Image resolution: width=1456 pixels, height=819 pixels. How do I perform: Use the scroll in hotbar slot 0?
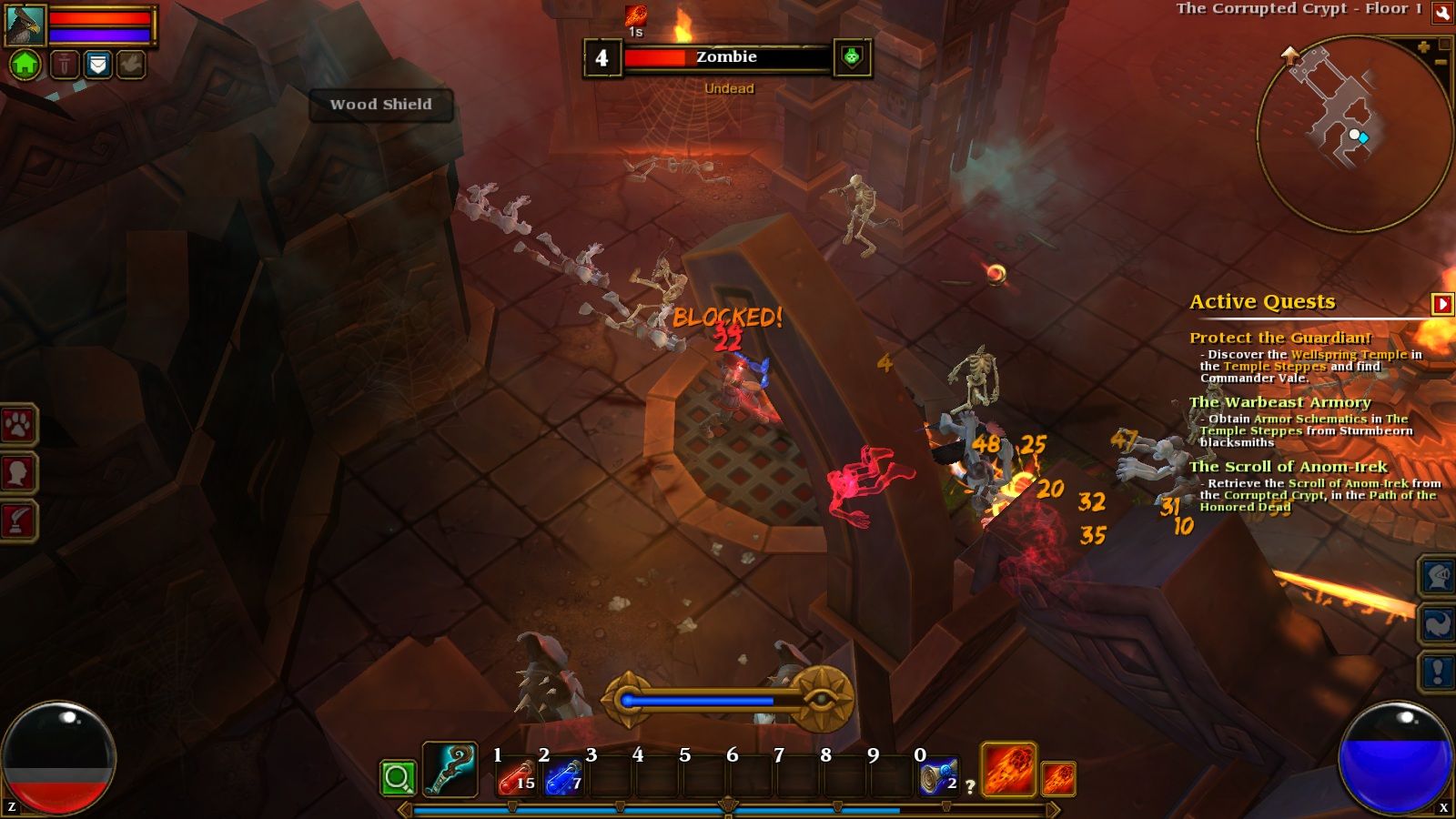(937, 778)
